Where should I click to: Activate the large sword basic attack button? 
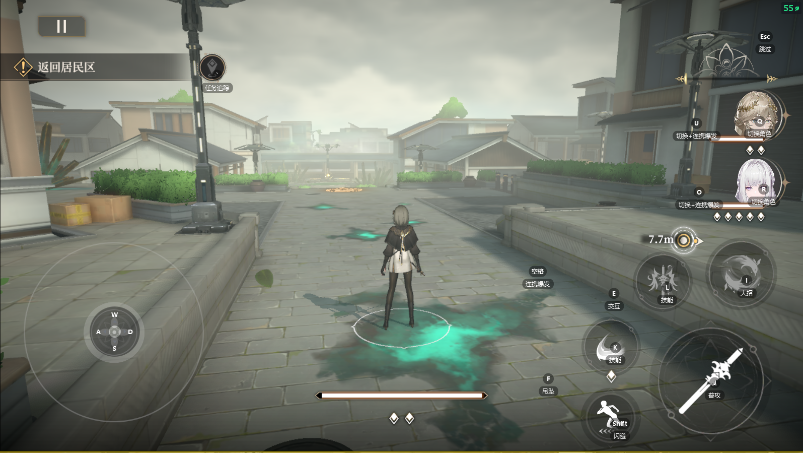pos(712,377)
